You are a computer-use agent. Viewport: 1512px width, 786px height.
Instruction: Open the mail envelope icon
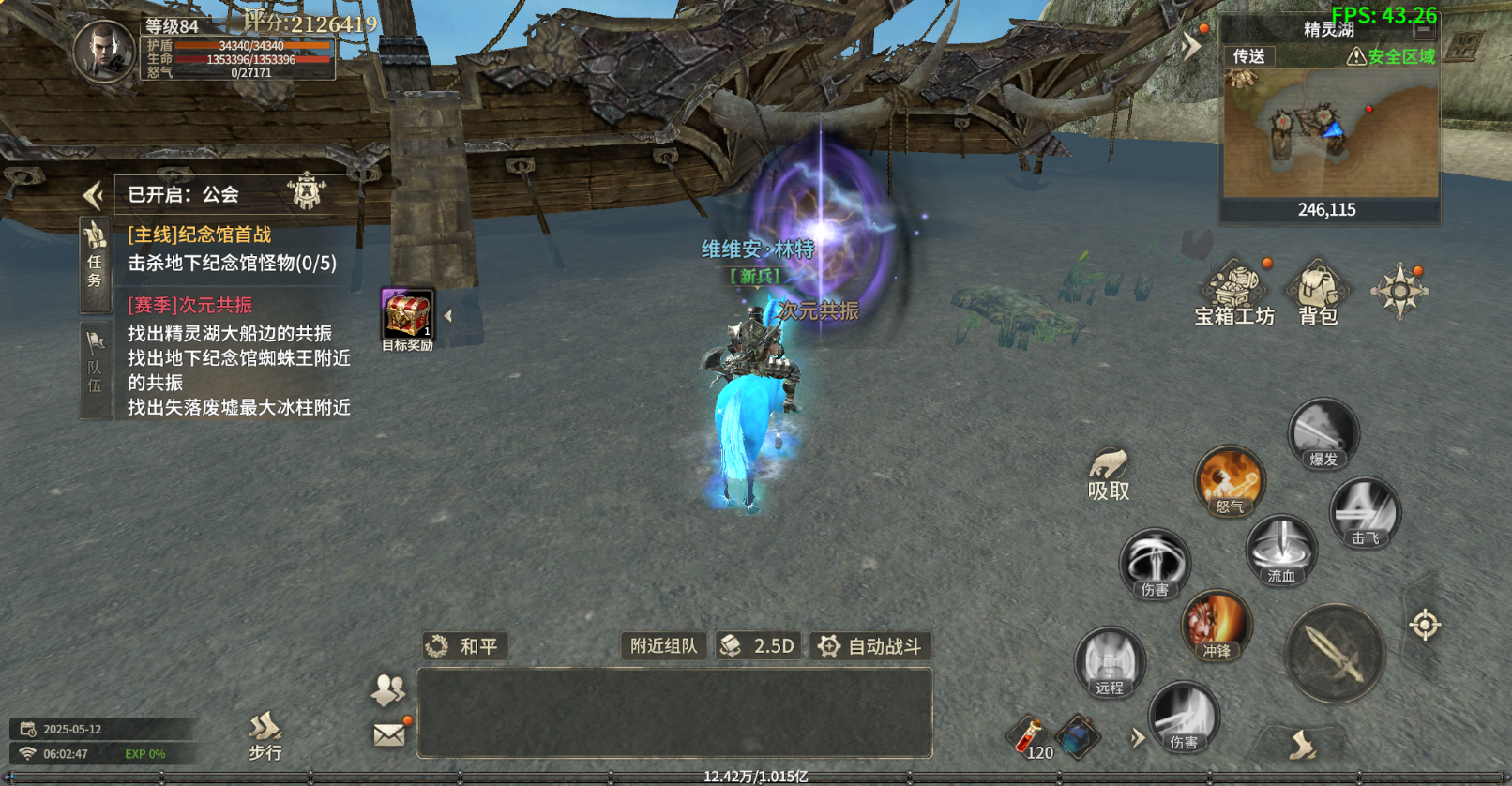[x=389, y=734]
